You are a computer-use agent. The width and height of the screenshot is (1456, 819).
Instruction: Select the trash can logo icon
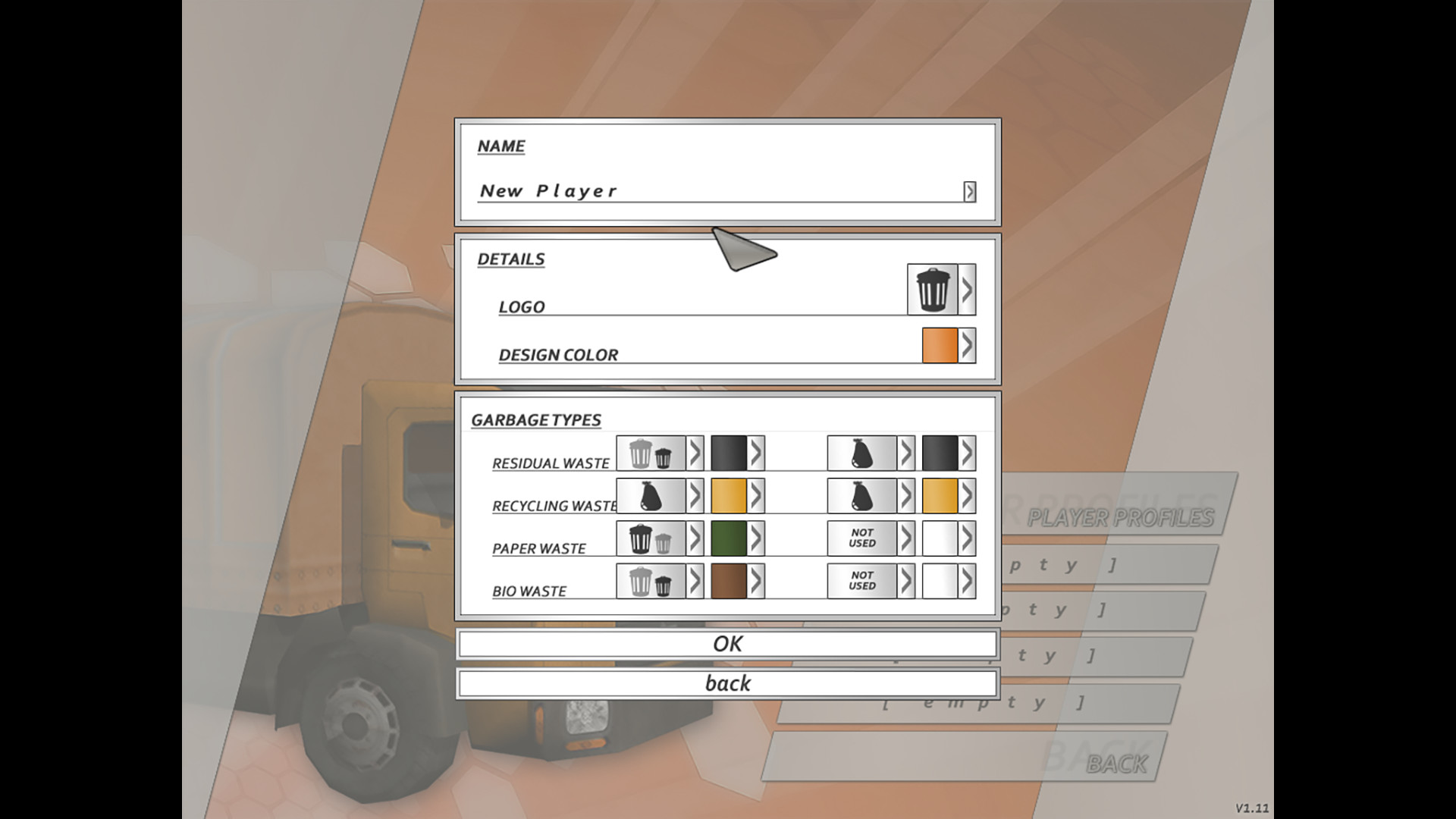931,288
